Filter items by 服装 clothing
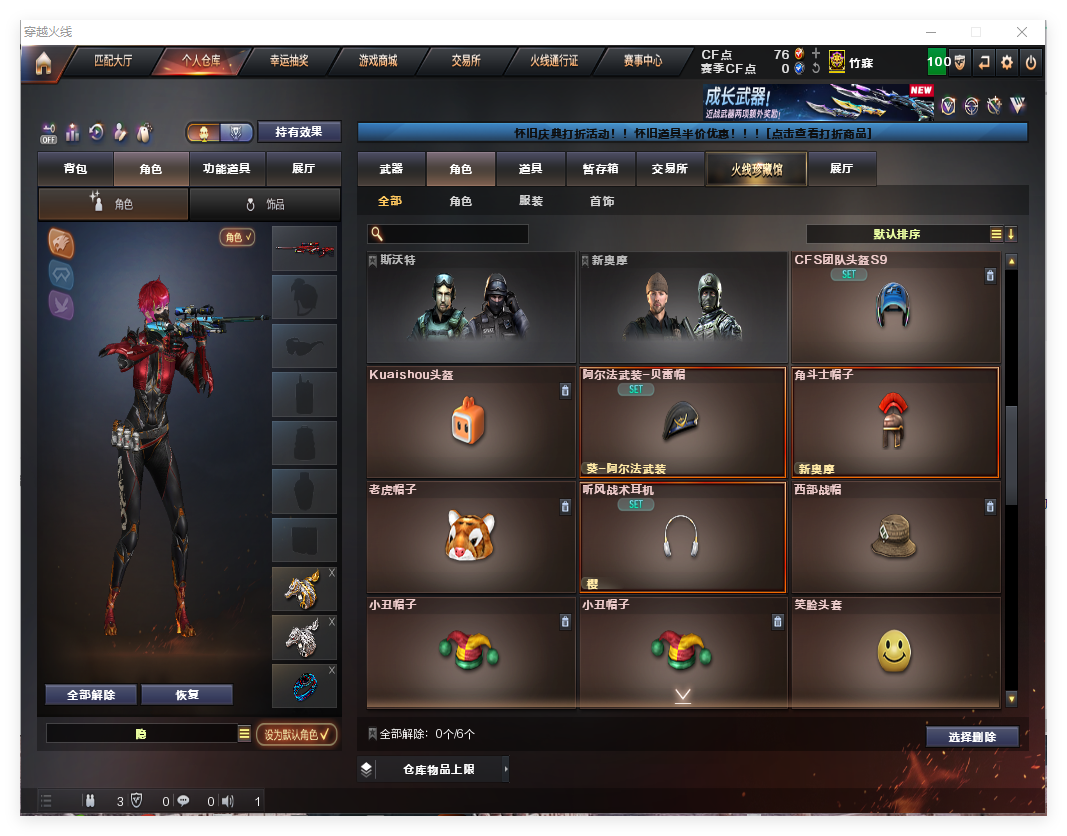The width and height of the screenshot is (1067, 836). click(531, 201)
